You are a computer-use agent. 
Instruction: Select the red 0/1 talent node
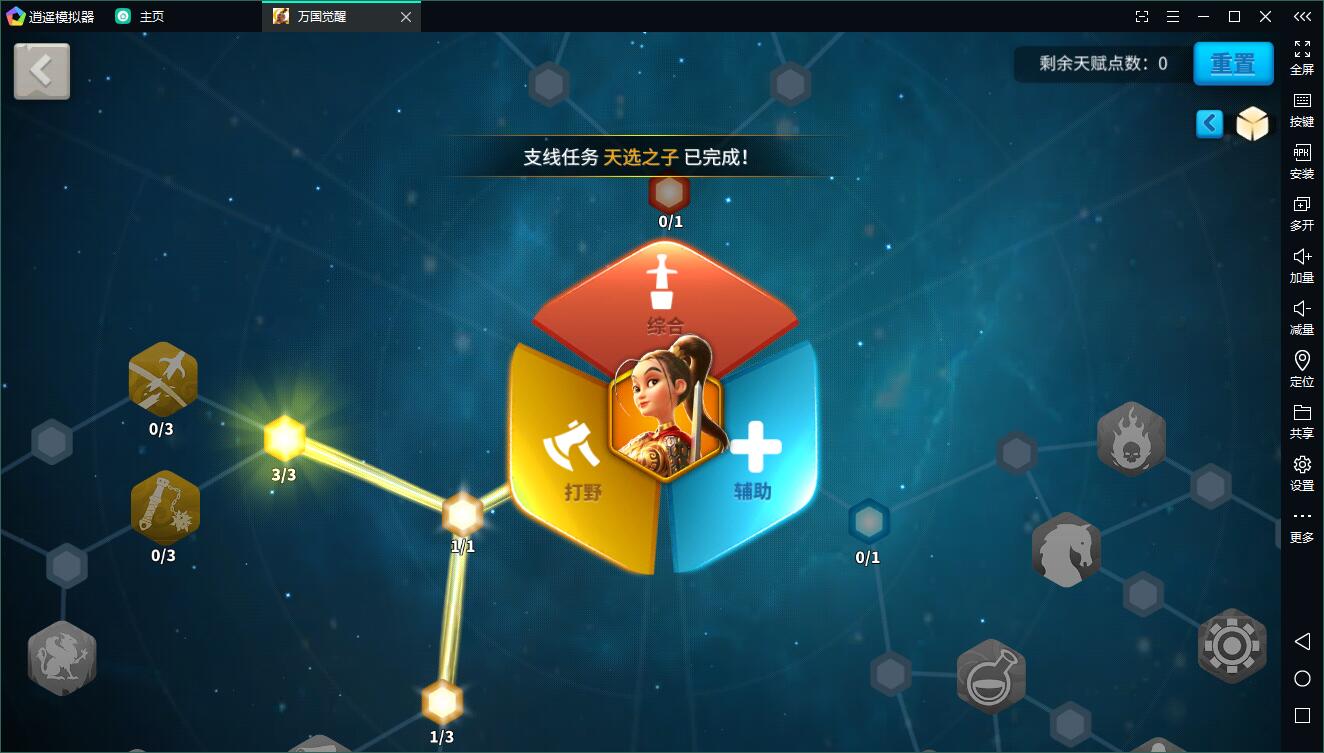click(669, 192)
